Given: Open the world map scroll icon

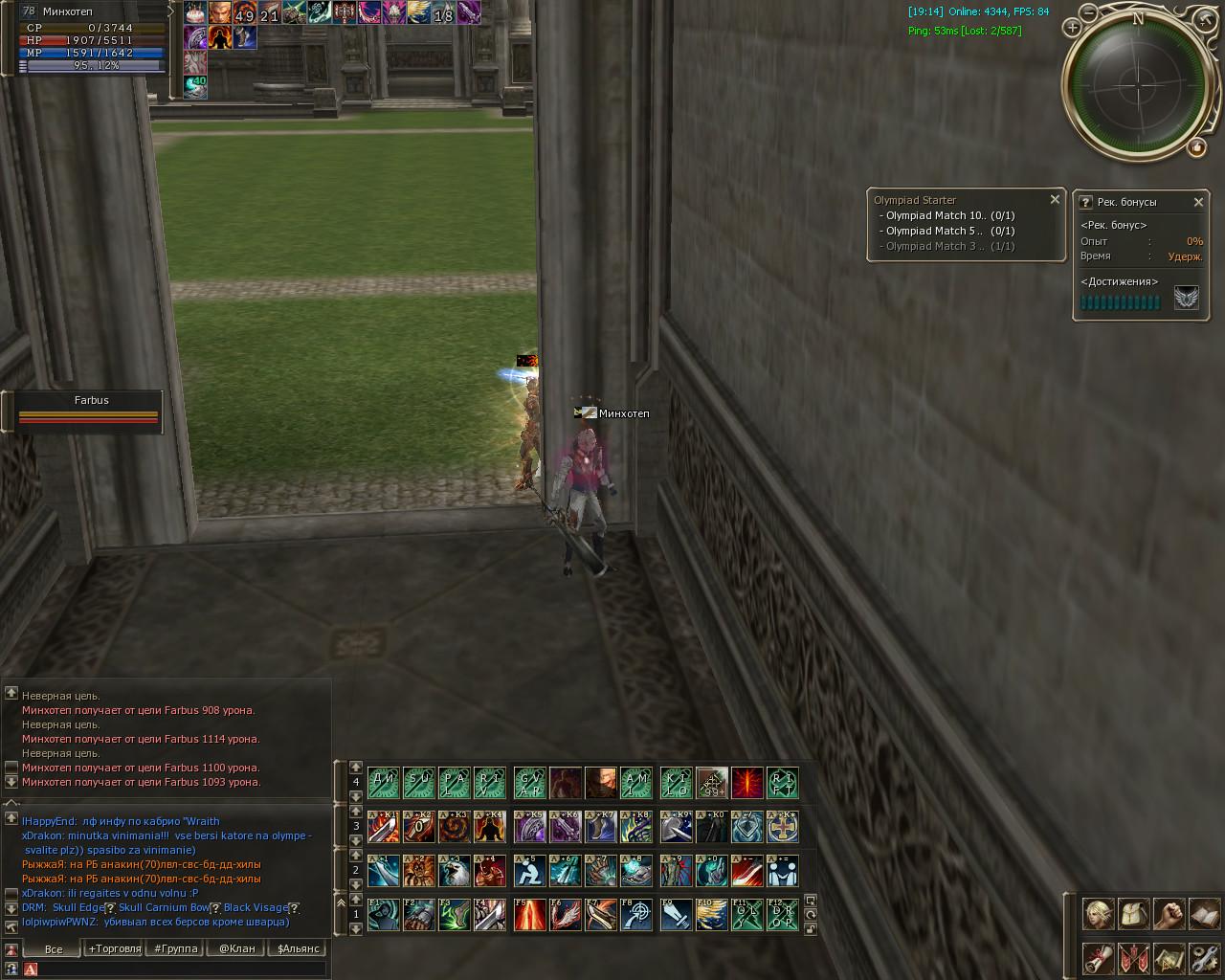Looking at the screenshot, I should click(x=1169, y=957).
